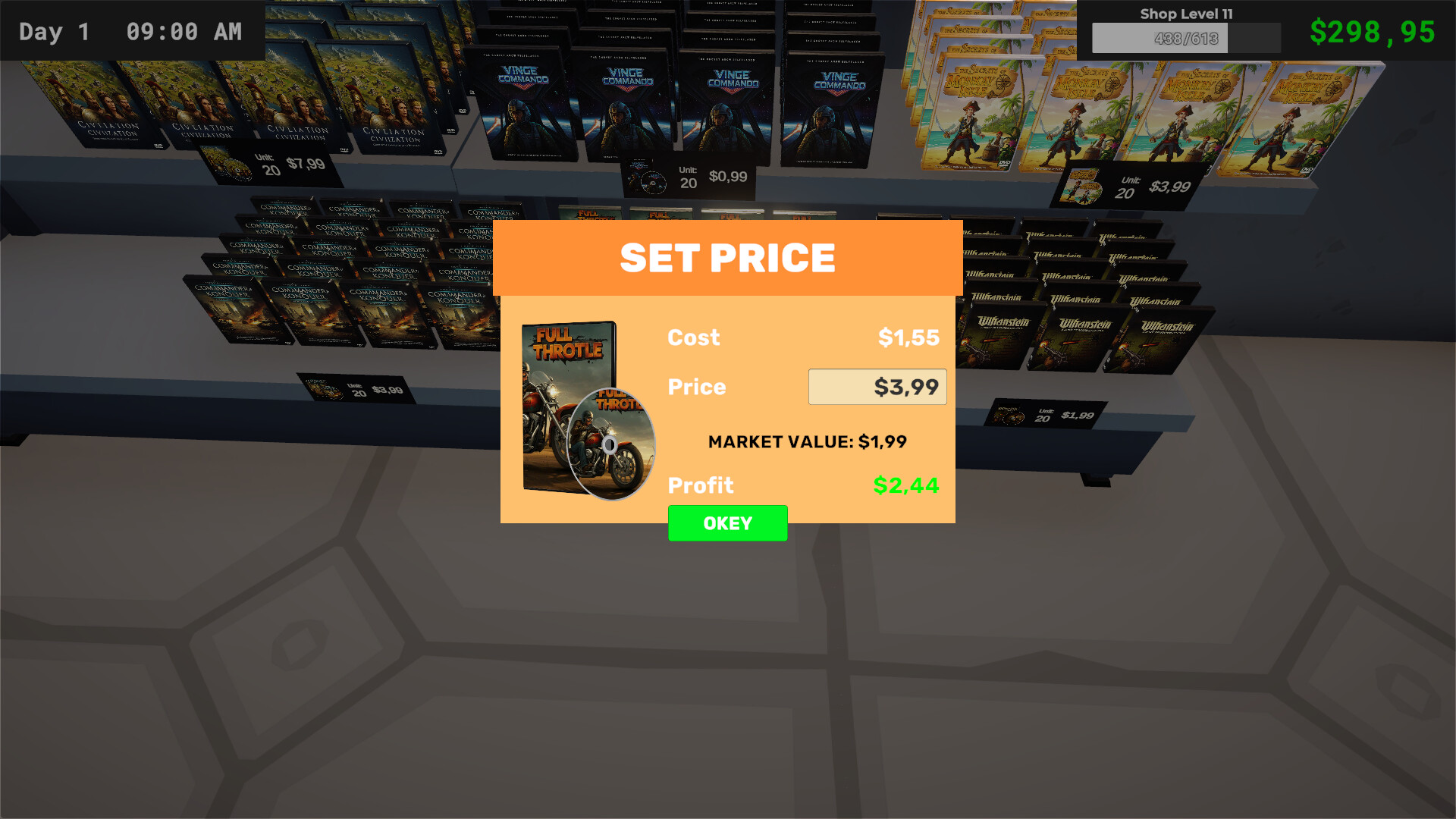Click the Shop Level 11 progress bar
The image size is (1456, 819).
tap(1185, 37)
